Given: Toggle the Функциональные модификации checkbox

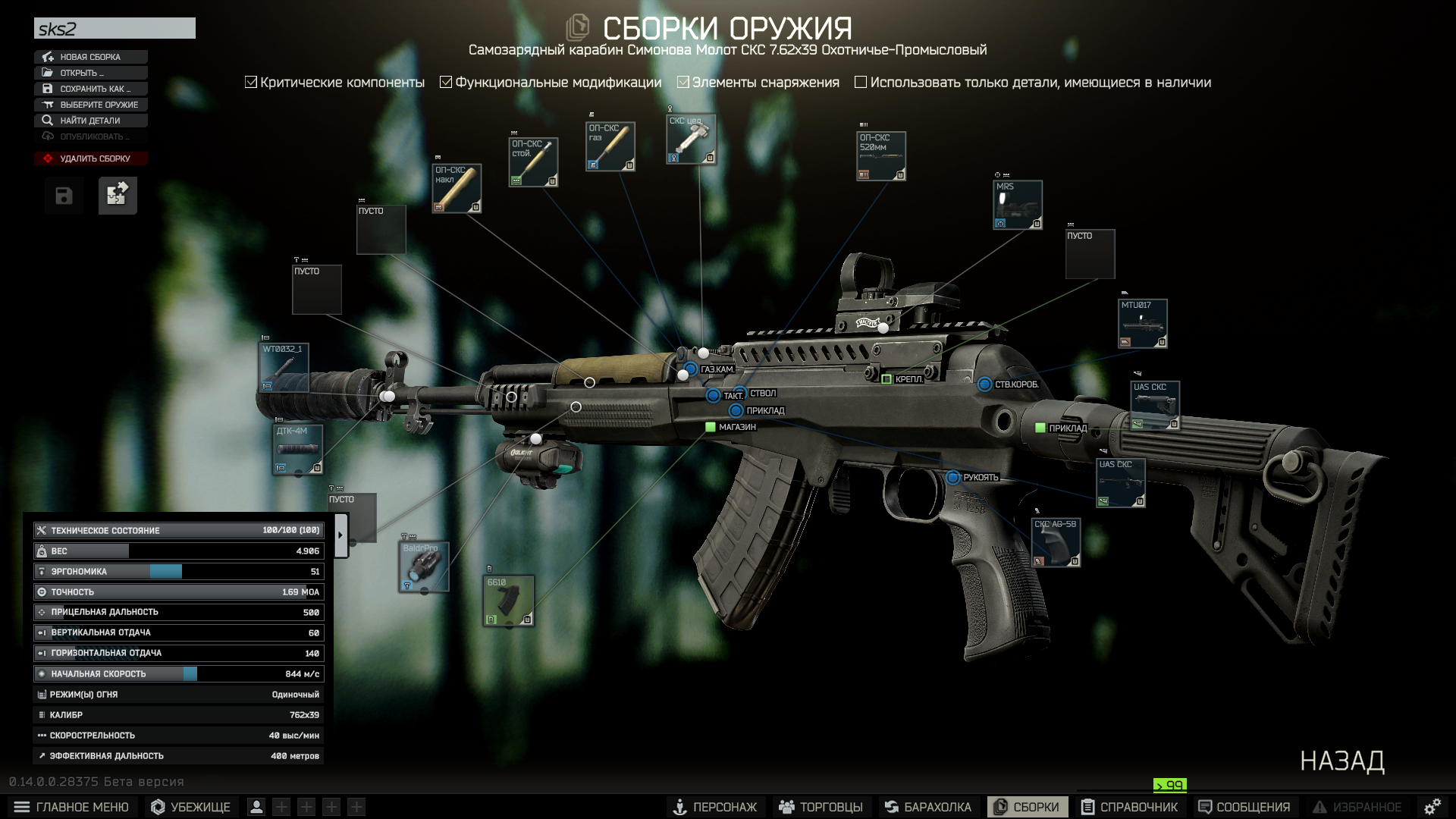Looking at the screenshot, I should coord(446,82).
